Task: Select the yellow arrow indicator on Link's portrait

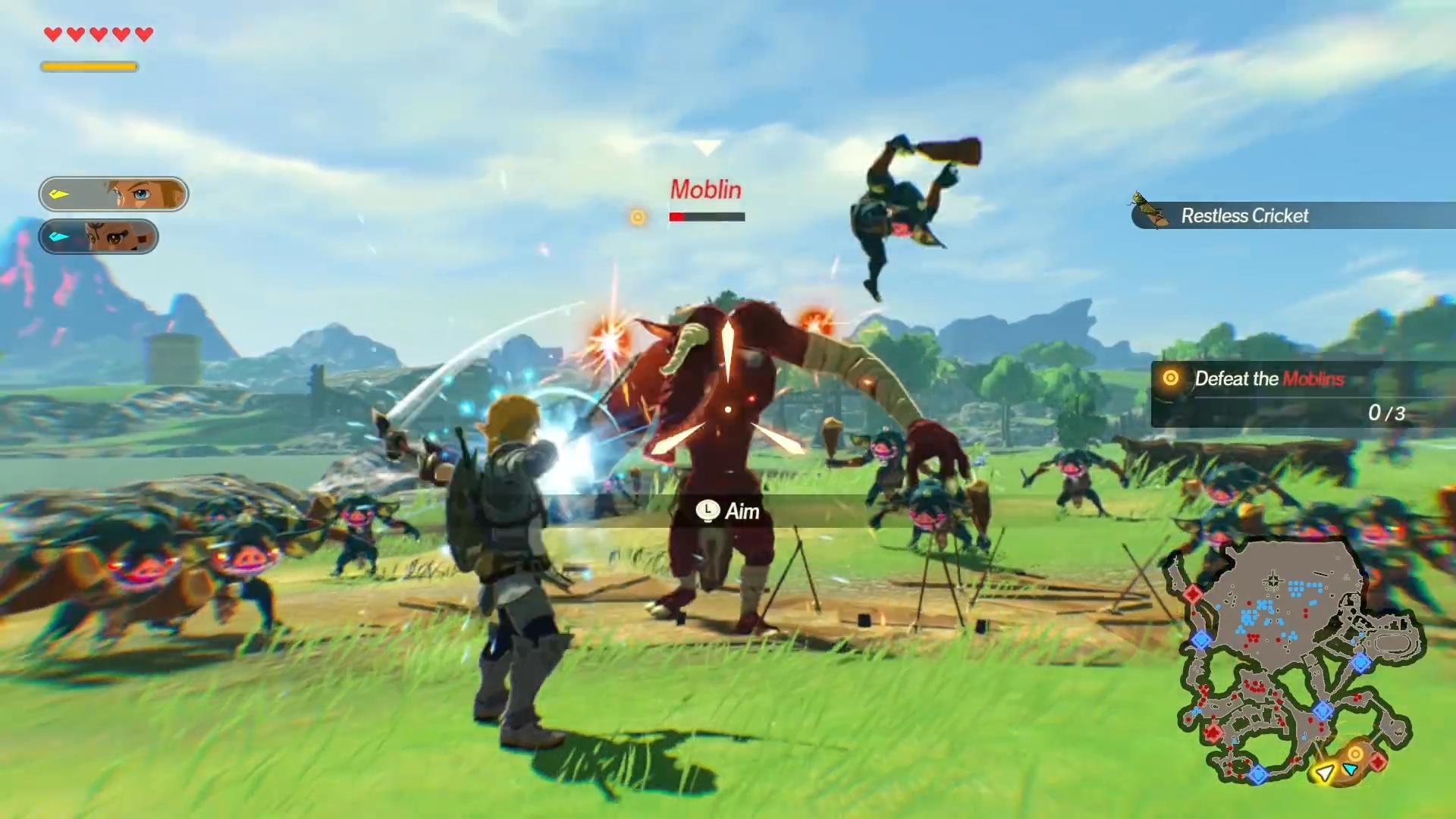Action: [57, 194]
